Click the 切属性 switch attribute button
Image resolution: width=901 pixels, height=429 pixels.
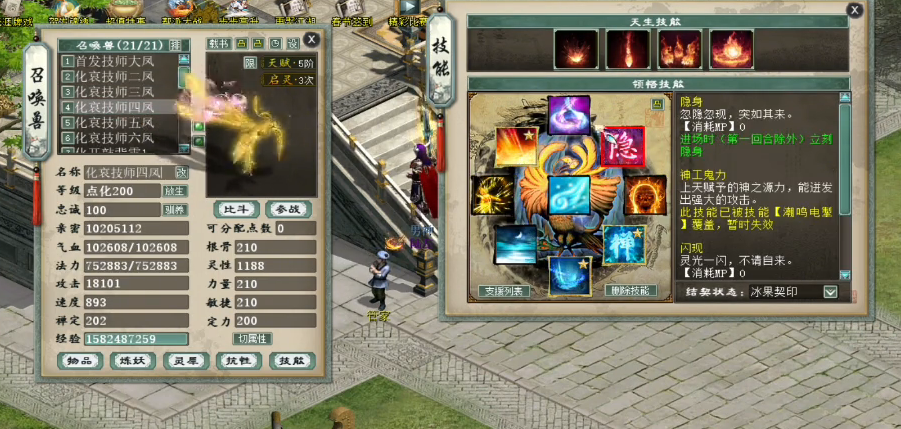[x=252, y=339]
